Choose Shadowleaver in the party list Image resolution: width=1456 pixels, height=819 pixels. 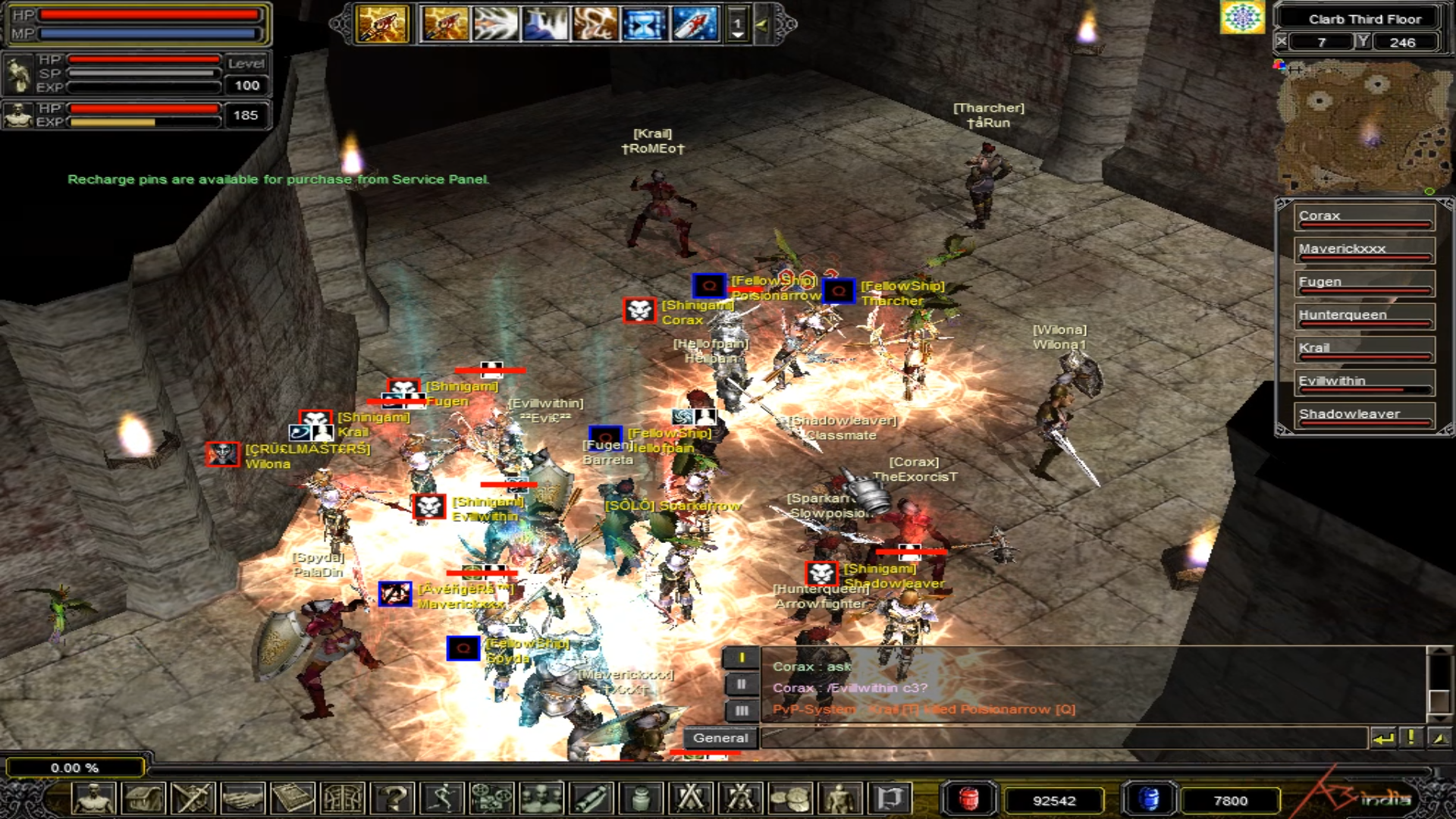click(1363, 416)
